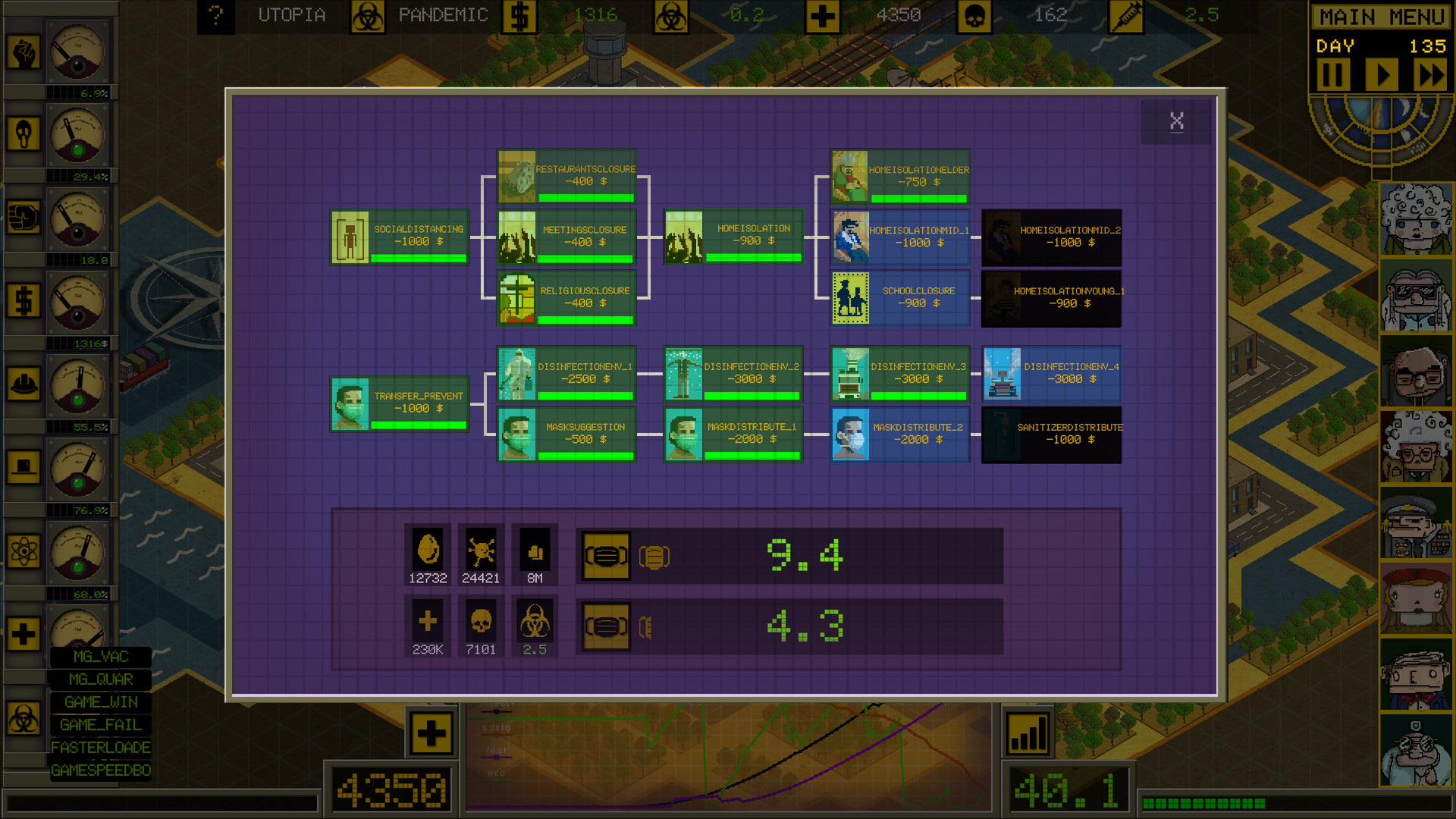Image resolution: width=1456 pixels, height=819 pixels.
Task: Select the atom science icon in left sidebar
Action: pos(25,552)
